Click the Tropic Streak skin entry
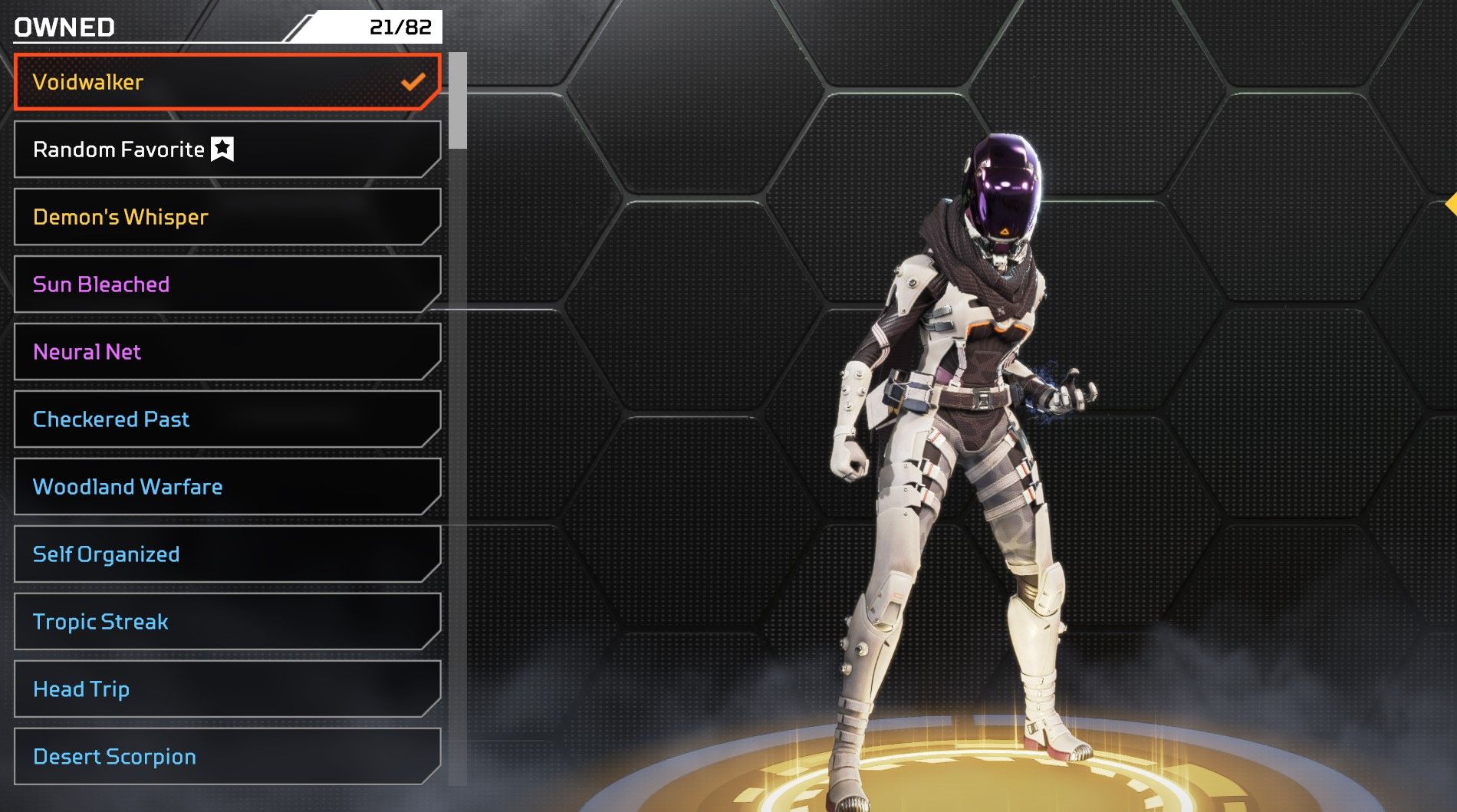This screenshot has width=1457, height=812. 227,622
